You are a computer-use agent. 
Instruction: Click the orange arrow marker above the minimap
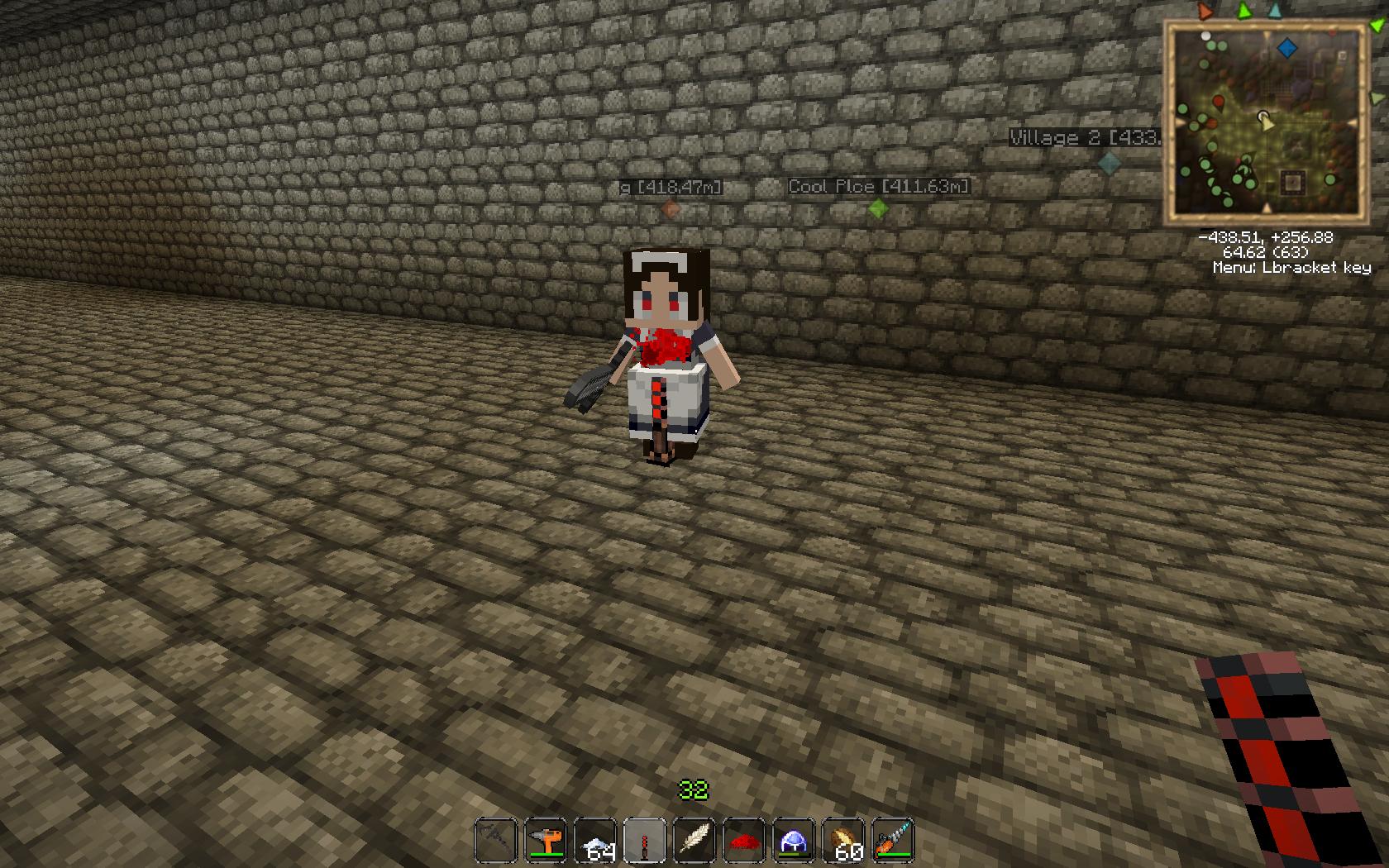click(1204, 10)
